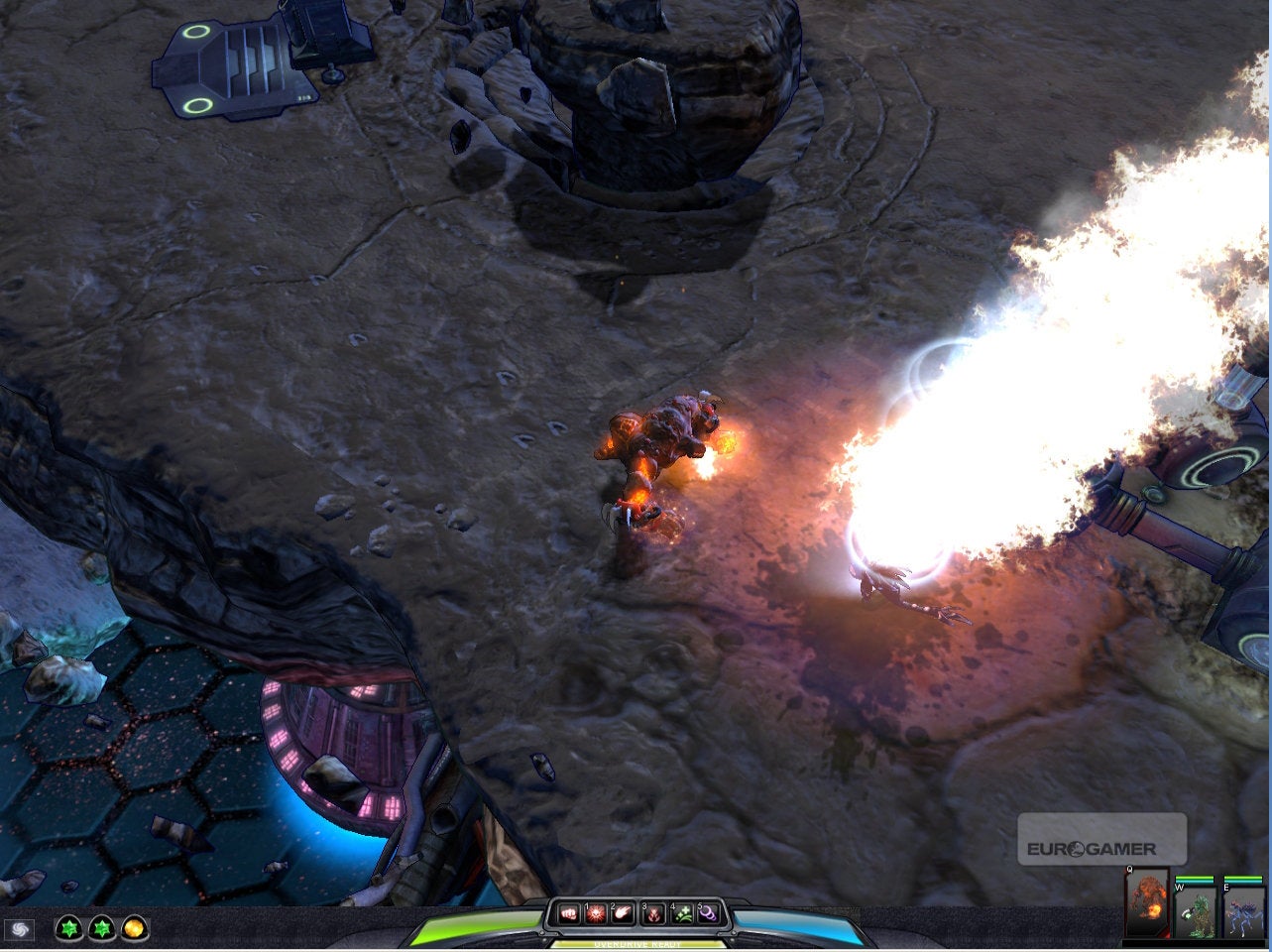Click the second green star pickup icon
Screen dimensions: 1272x952
[100, 930]
